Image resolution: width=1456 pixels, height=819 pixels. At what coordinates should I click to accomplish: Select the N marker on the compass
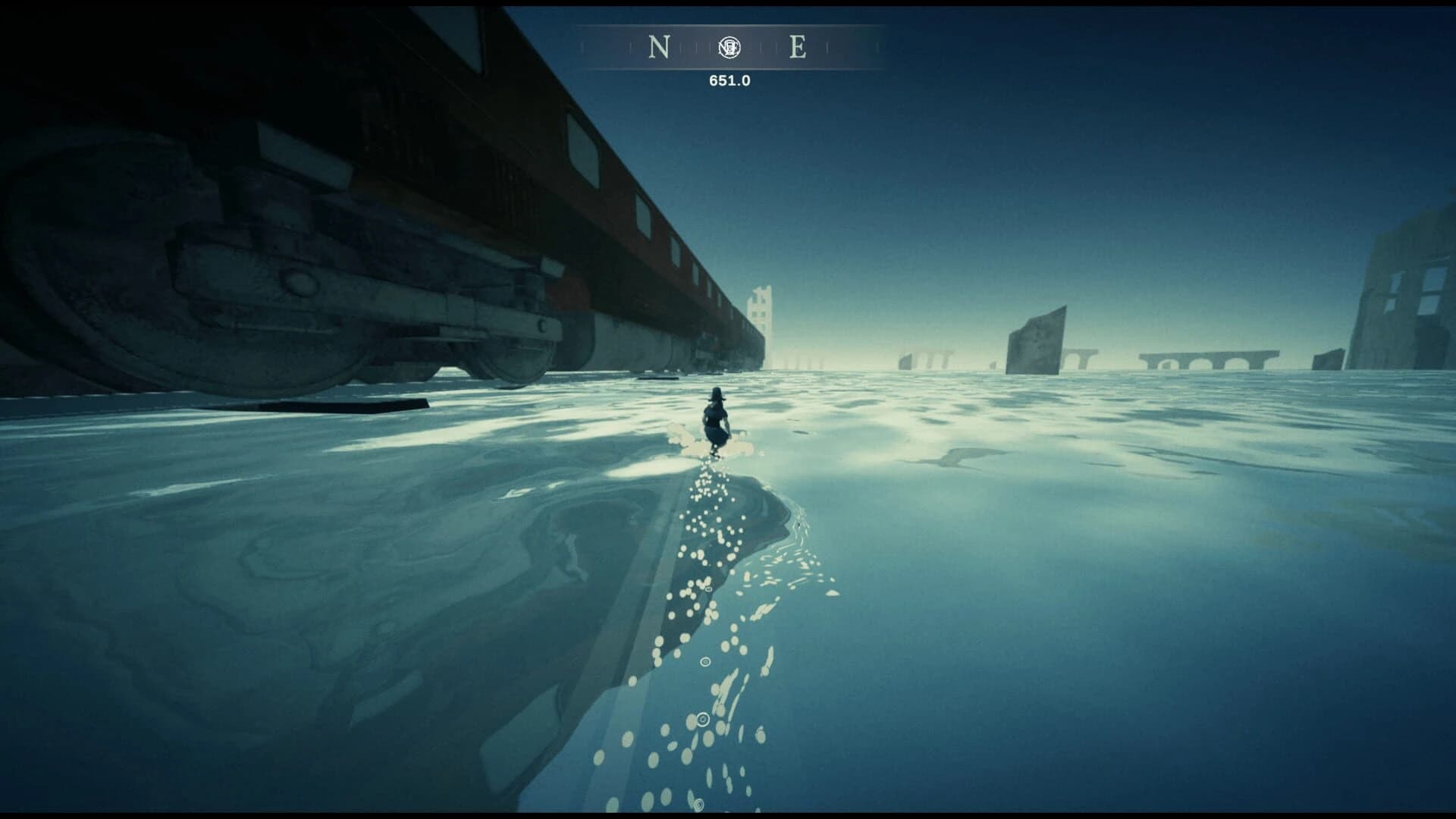pyautogui.click(x=658, y=47)
